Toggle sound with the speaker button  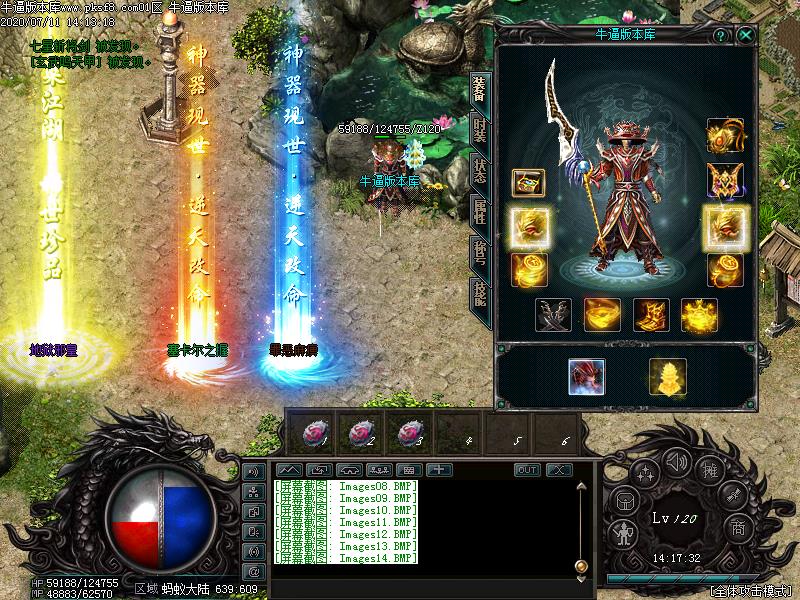676,461
